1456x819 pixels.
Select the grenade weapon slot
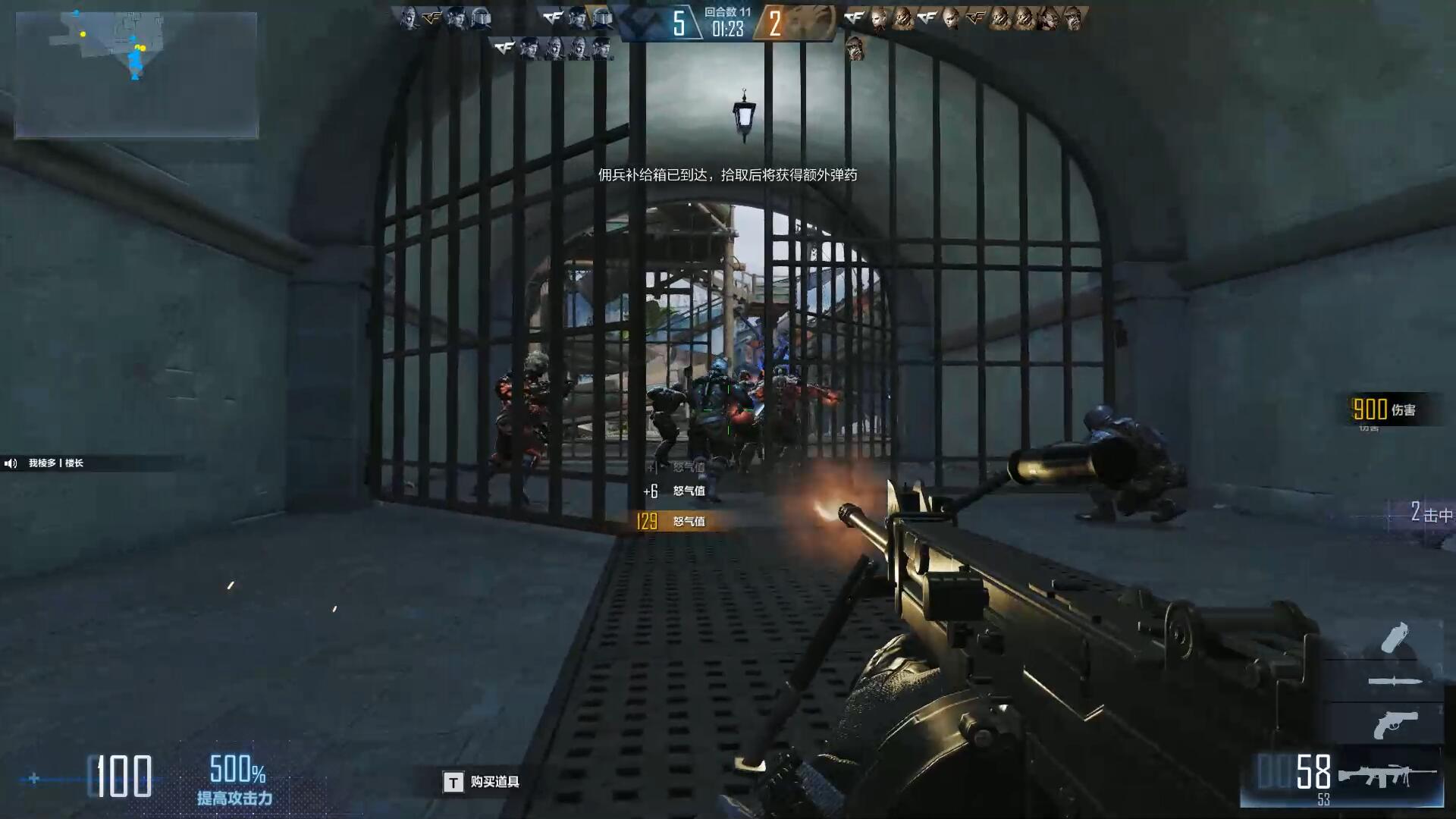[1394, 638]
